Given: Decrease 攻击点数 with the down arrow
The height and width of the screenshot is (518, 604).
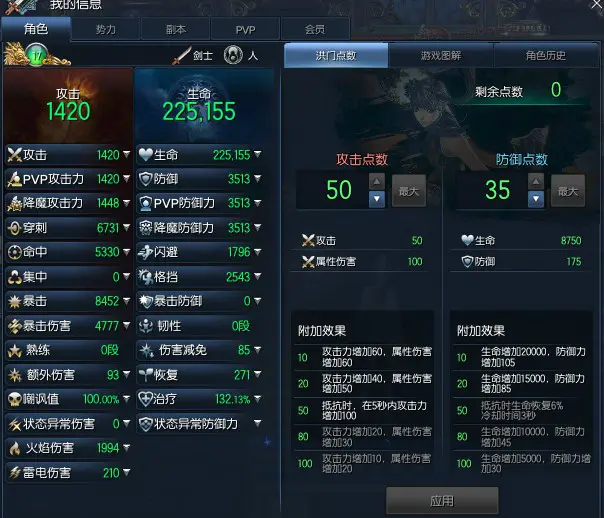Looking at the screenshot, I should pos(377,198).
